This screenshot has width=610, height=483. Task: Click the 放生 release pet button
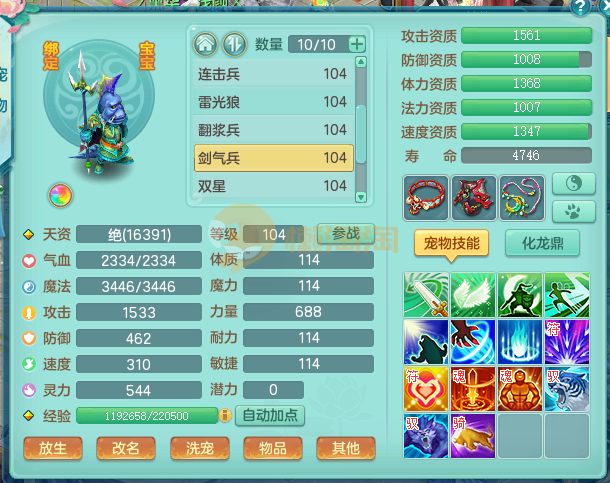(52, 449)
